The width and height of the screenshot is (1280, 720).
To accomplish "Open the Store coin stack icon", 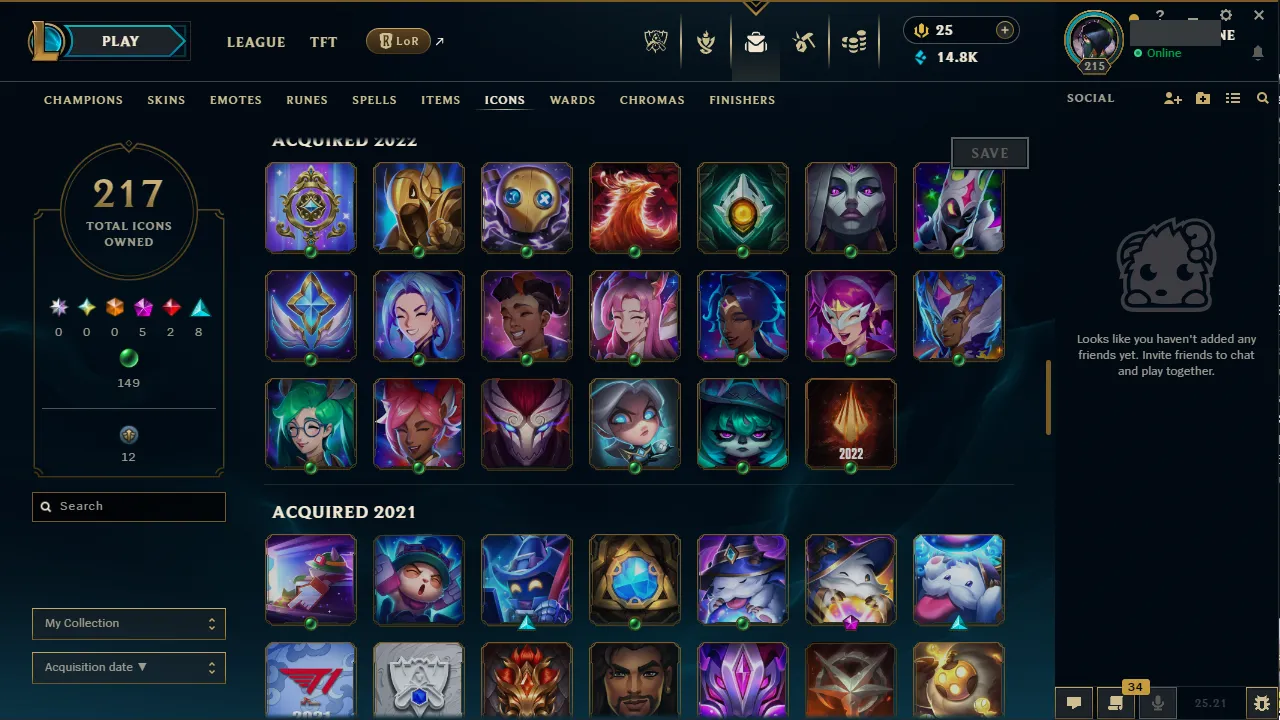I will tap(855, 41).
